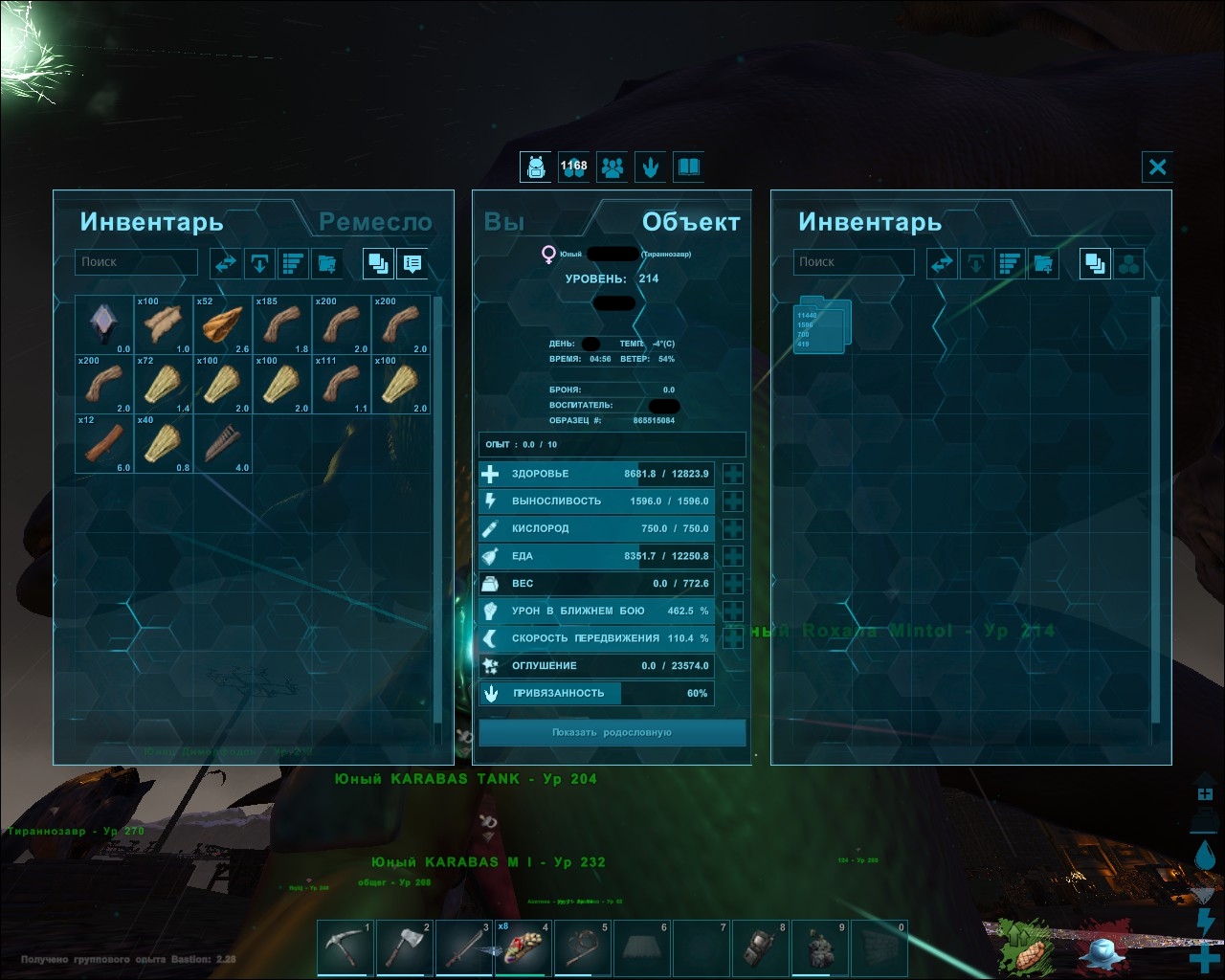The width and height of the screenshot is (1225, 980).
Task: Create a new folder in the left inventory
Action: tap(326, 263)
